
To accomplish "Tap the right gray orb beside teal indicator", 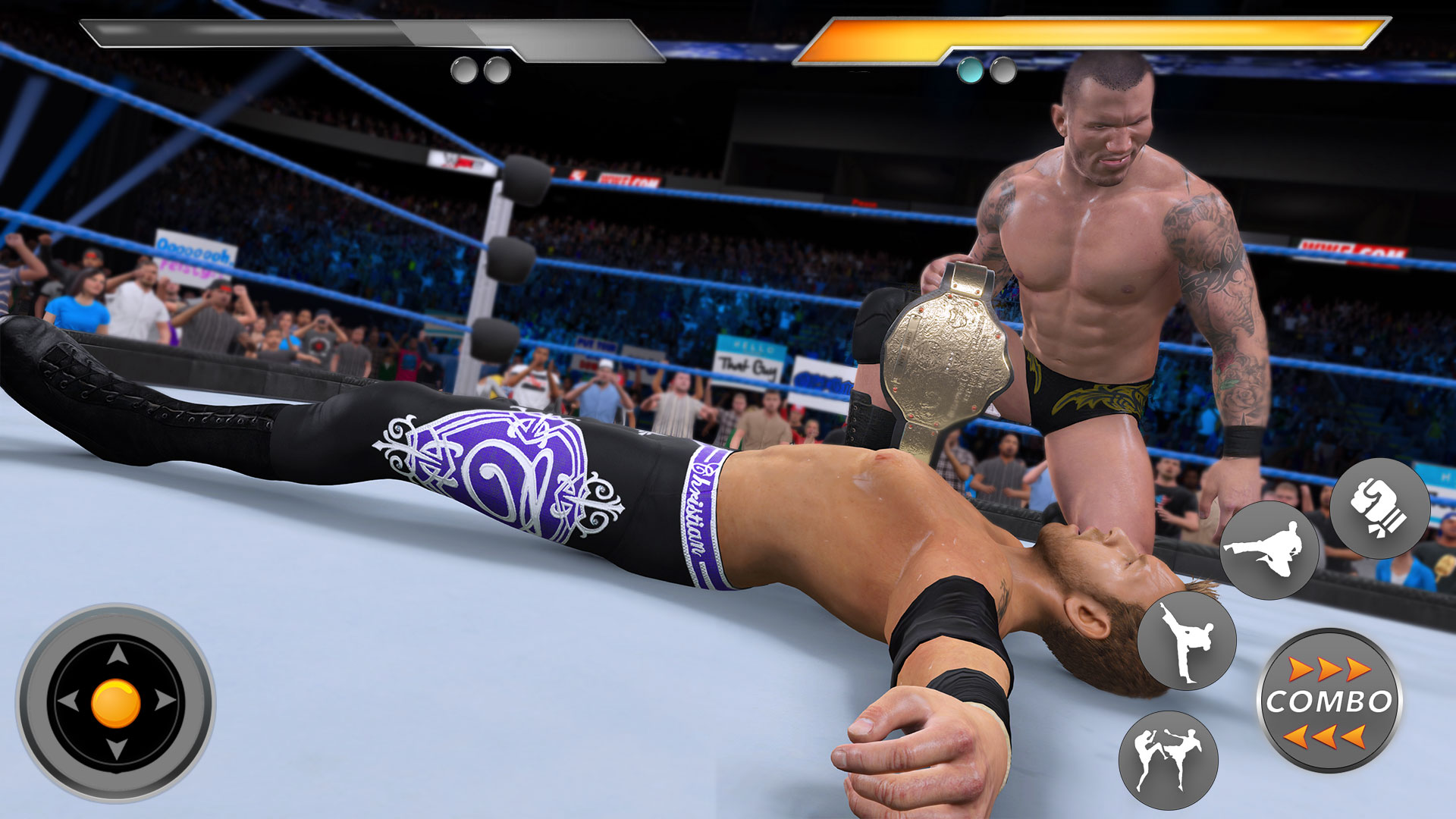I will tap(1003, 71).
